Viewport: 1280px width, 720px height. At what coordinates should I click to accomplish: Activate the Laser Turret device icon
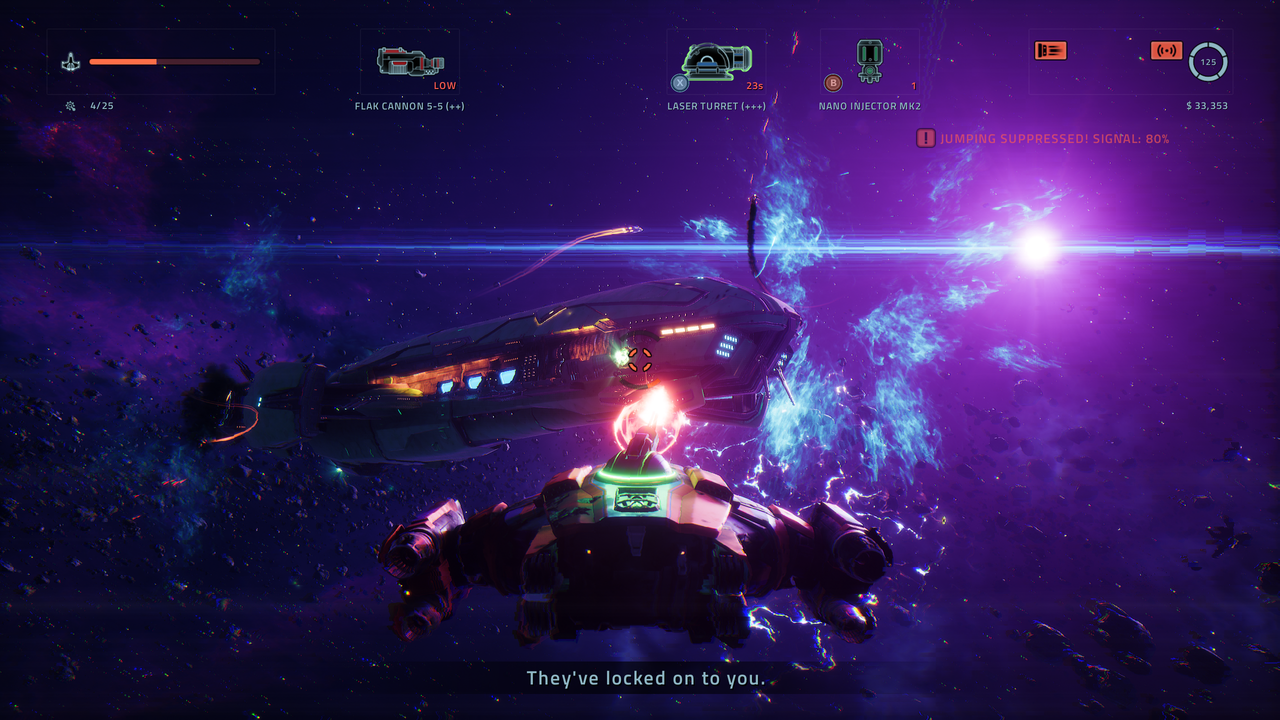click(x=716, y=61)
